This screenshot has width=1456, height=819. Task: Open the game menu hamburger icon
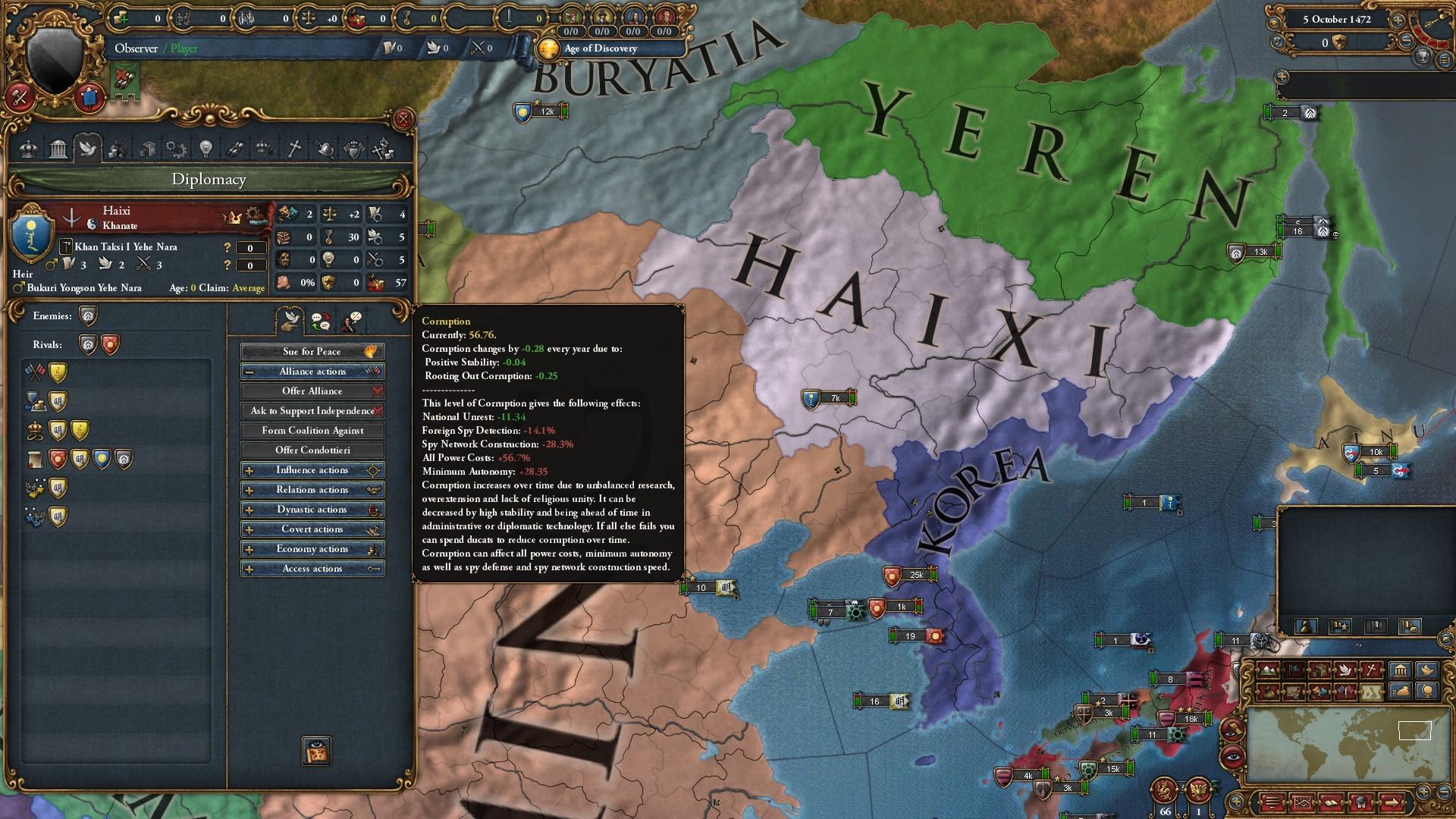[x=1272, y=802]
